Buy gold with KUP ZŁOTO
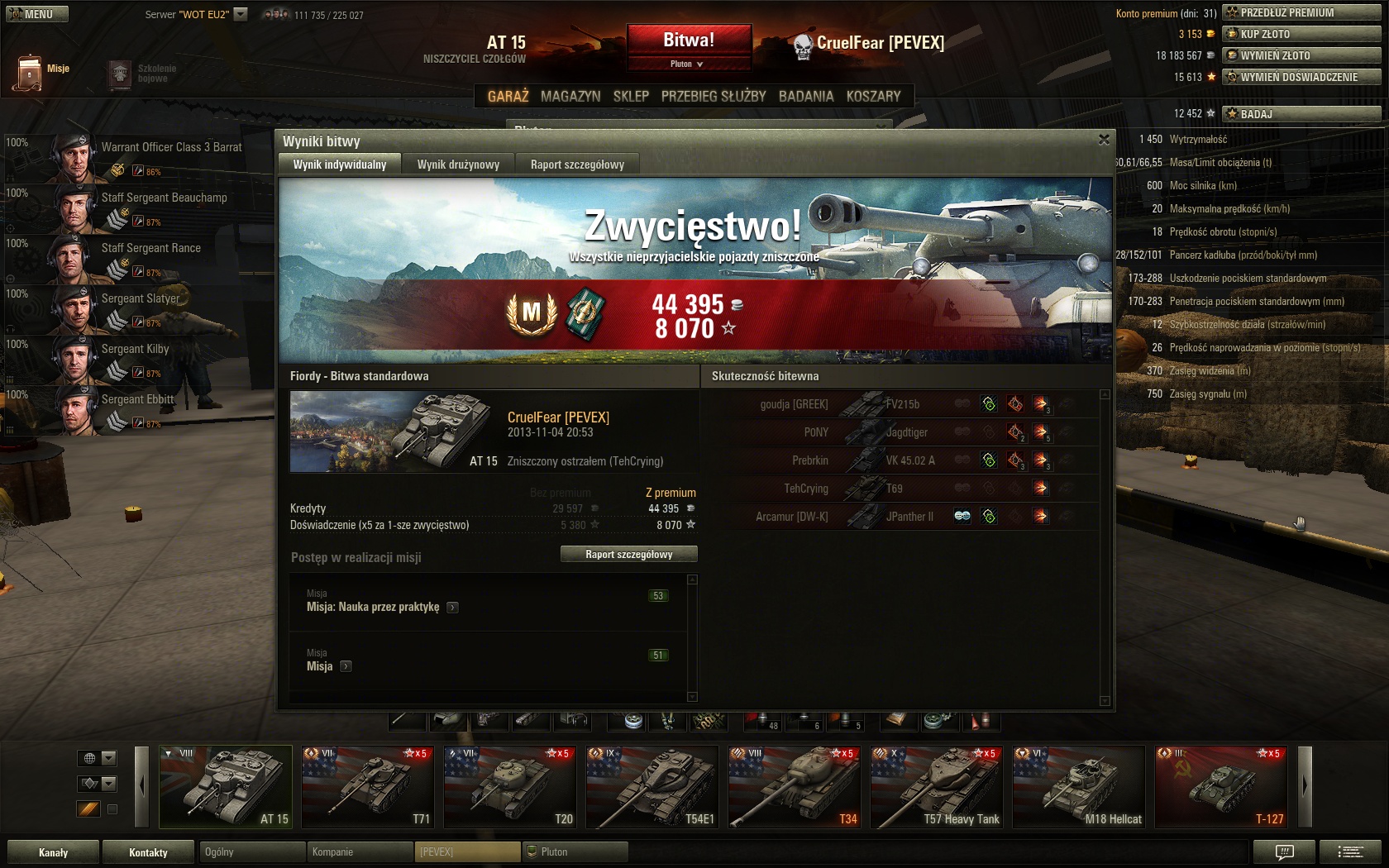1389x868 pixels. [x=1301, y=34]
